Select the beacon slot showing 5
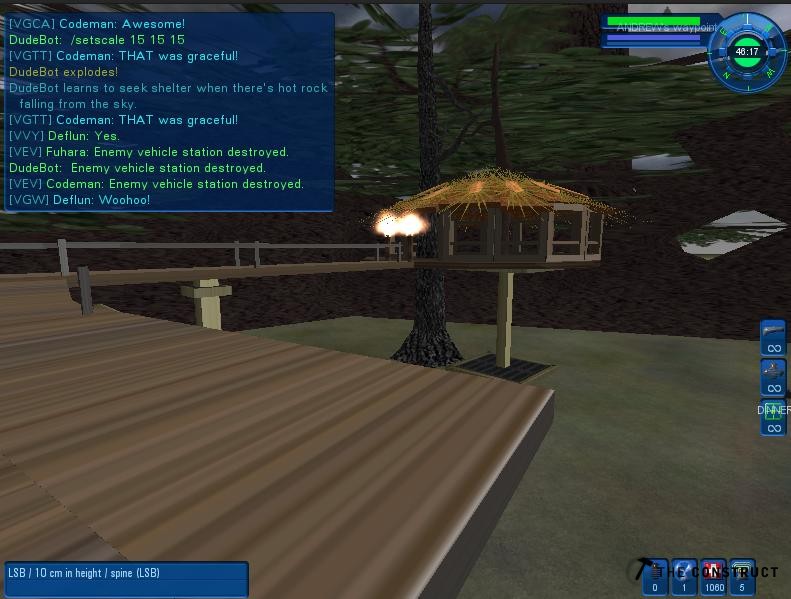Screen dimensions: 791x599 [x=742, y=577]
